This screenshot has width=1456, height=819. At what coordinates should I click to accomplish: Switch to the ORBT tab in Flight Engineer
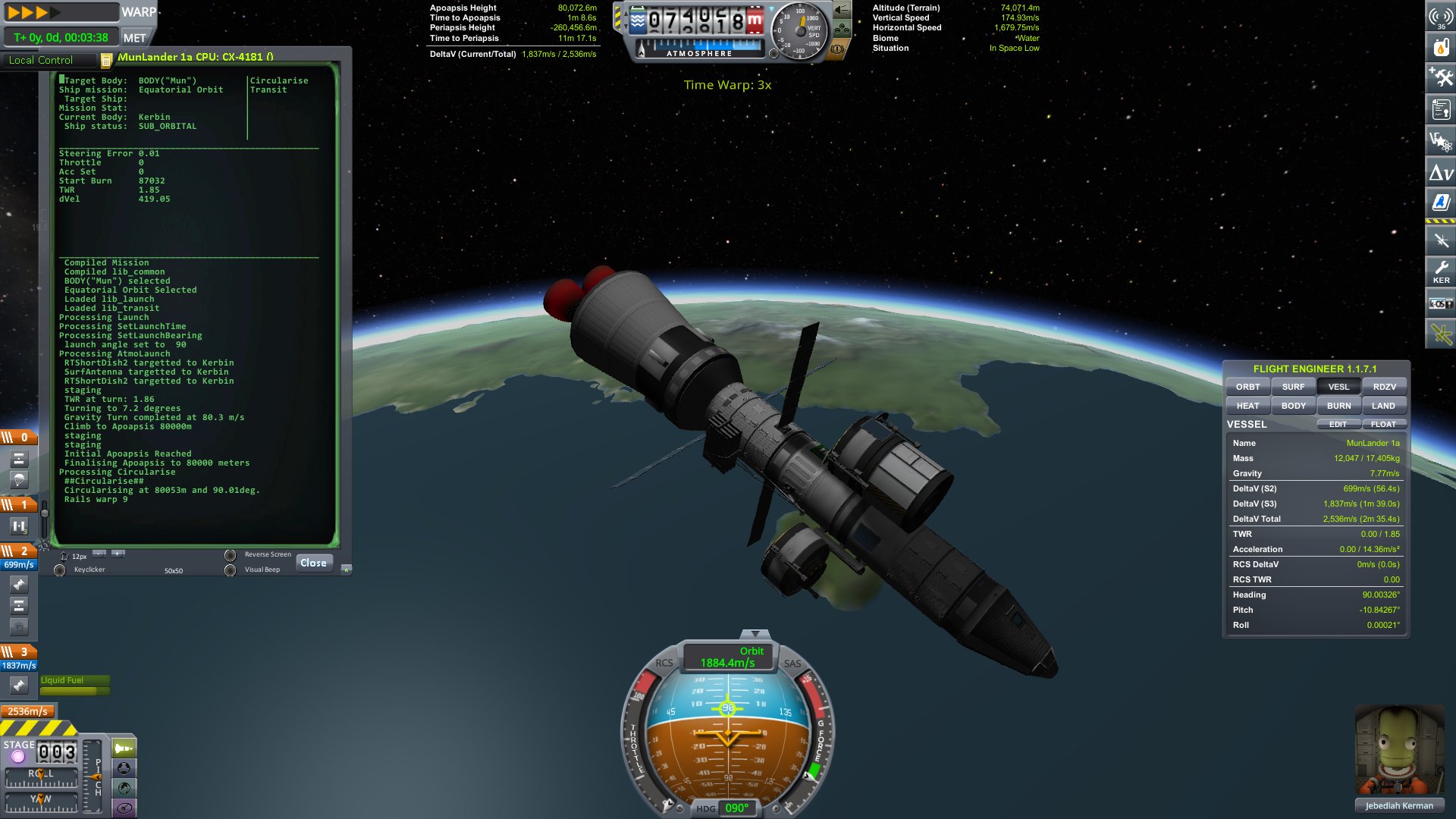pyautogui.click(x=1247, y=387)
